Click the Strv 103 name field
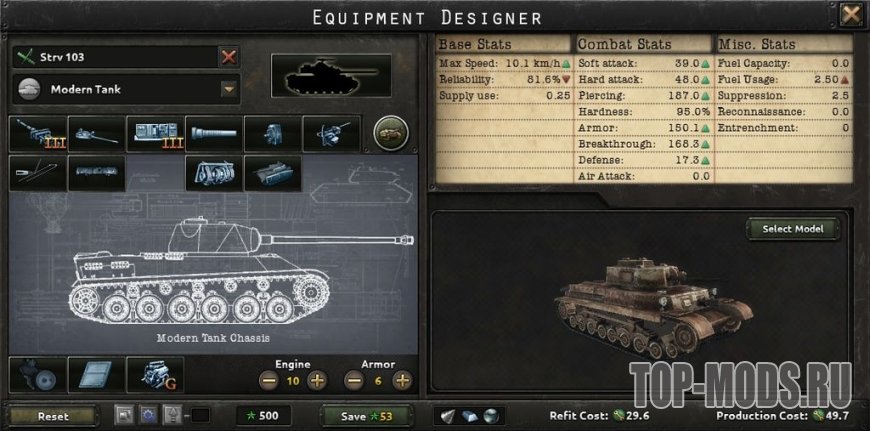The height and width of the screenshot is (431, 870). click(x=115, y=57)
